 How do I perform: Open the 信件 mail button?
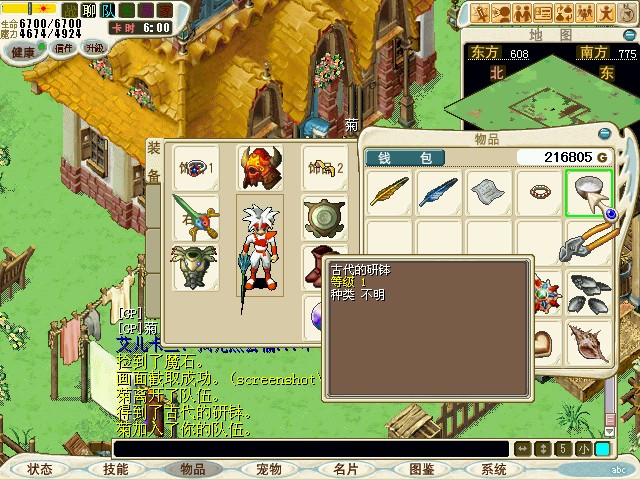(64, 48)
